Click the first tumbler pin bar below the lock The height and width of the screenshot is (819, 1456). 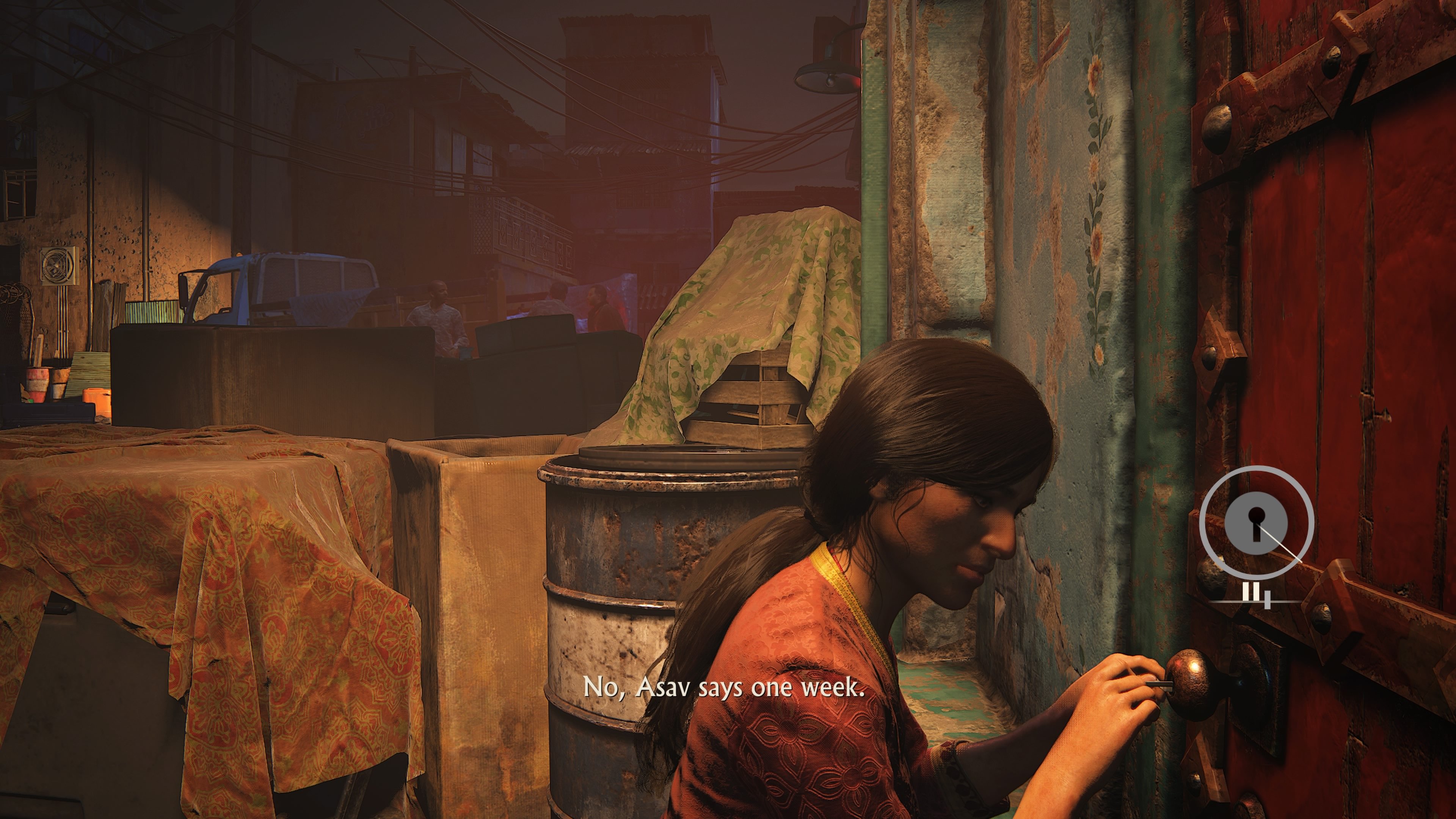tap(1245, 591)
